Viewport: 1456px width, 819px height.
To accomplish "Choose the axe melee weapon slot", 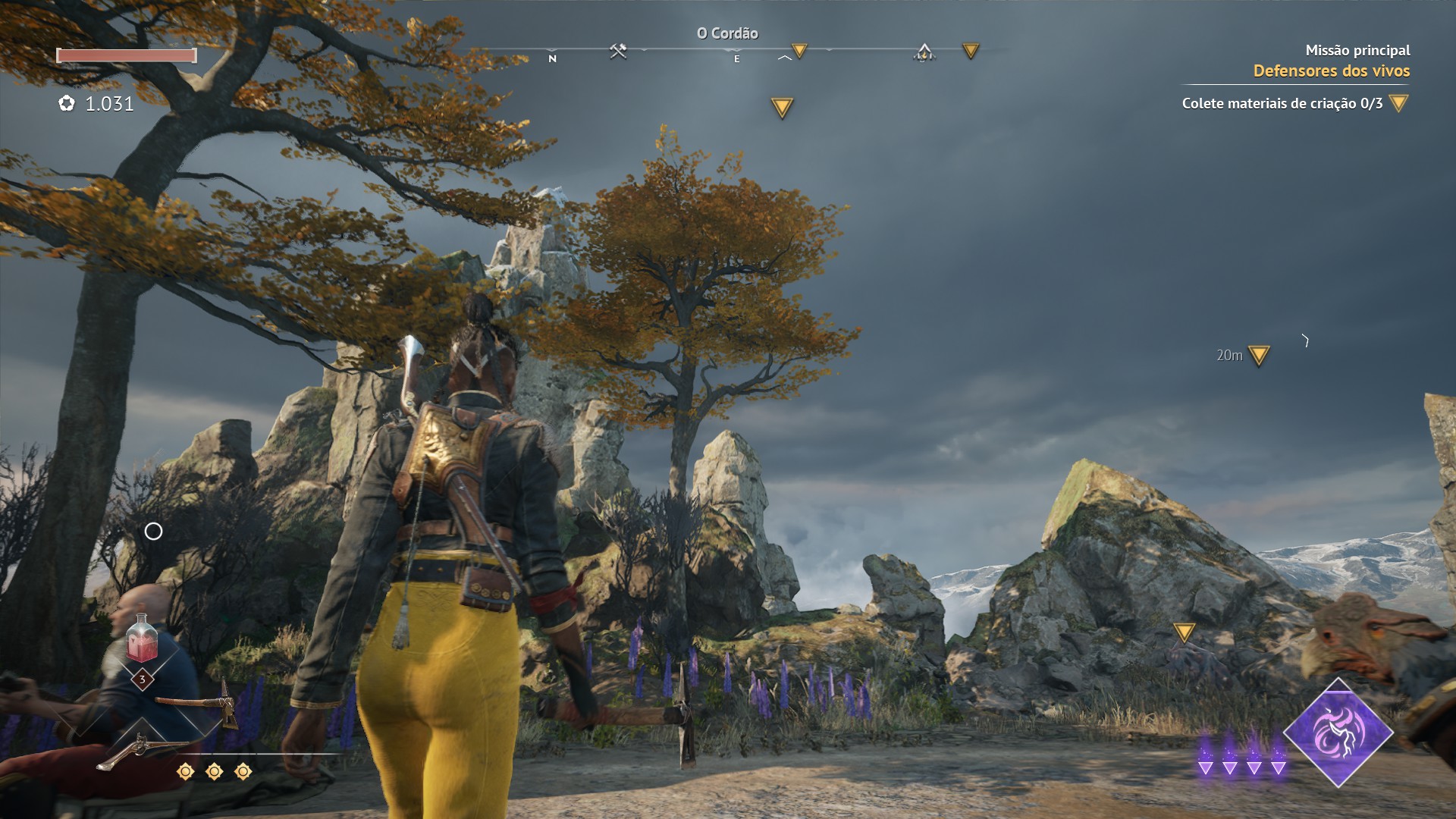I will [x=199, y=703].
